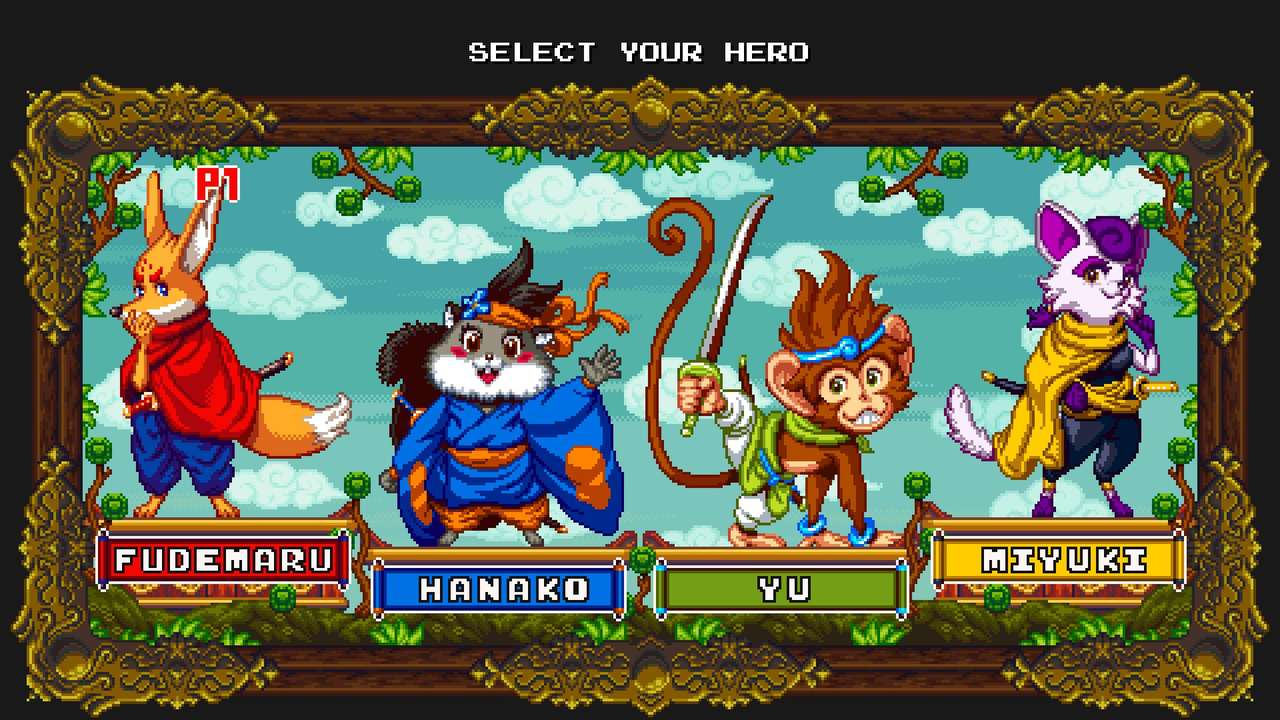Screen dimensions: 1280x720
Task: Click the SELECT YOUR HERO title text
Action: coord(640,52)
